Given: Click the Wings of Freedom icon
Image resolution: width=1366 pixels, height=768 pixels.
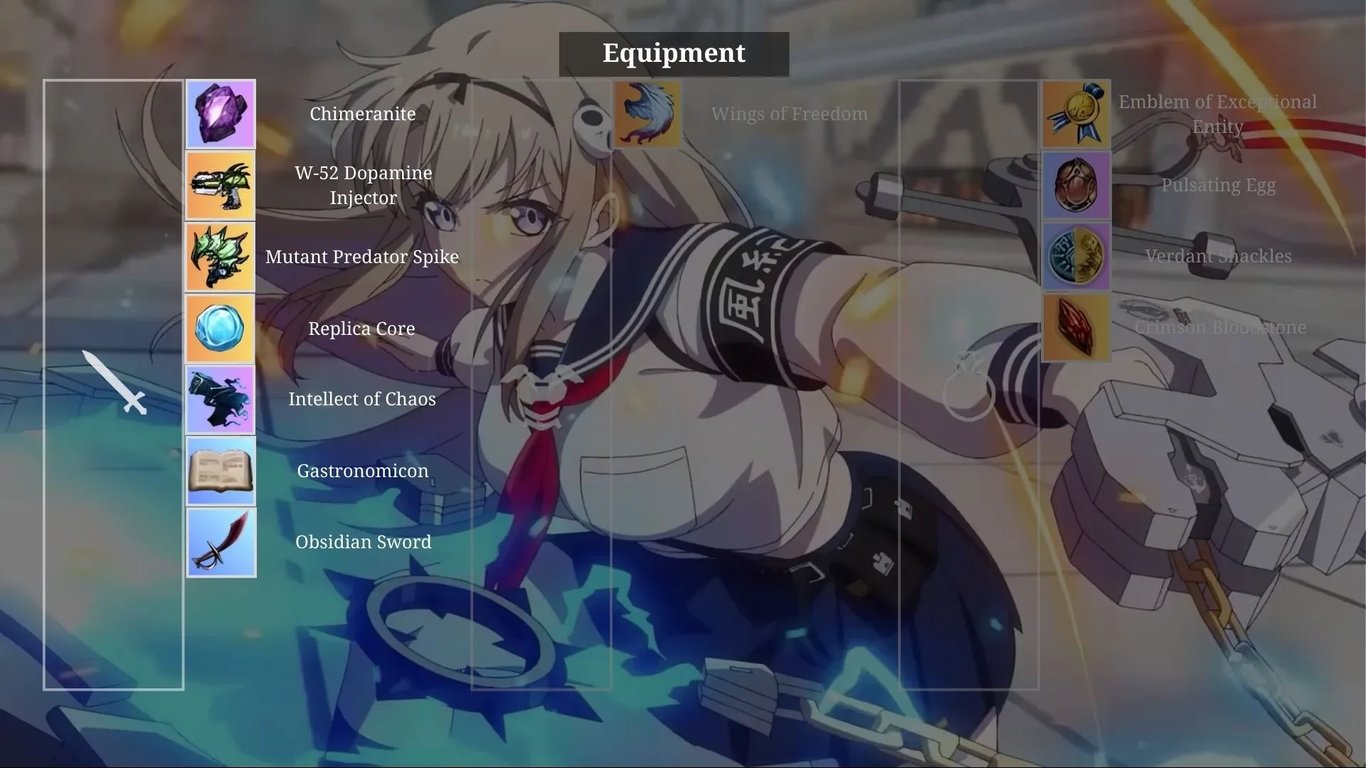Looking at the screenshot, I should coord(646,113).
